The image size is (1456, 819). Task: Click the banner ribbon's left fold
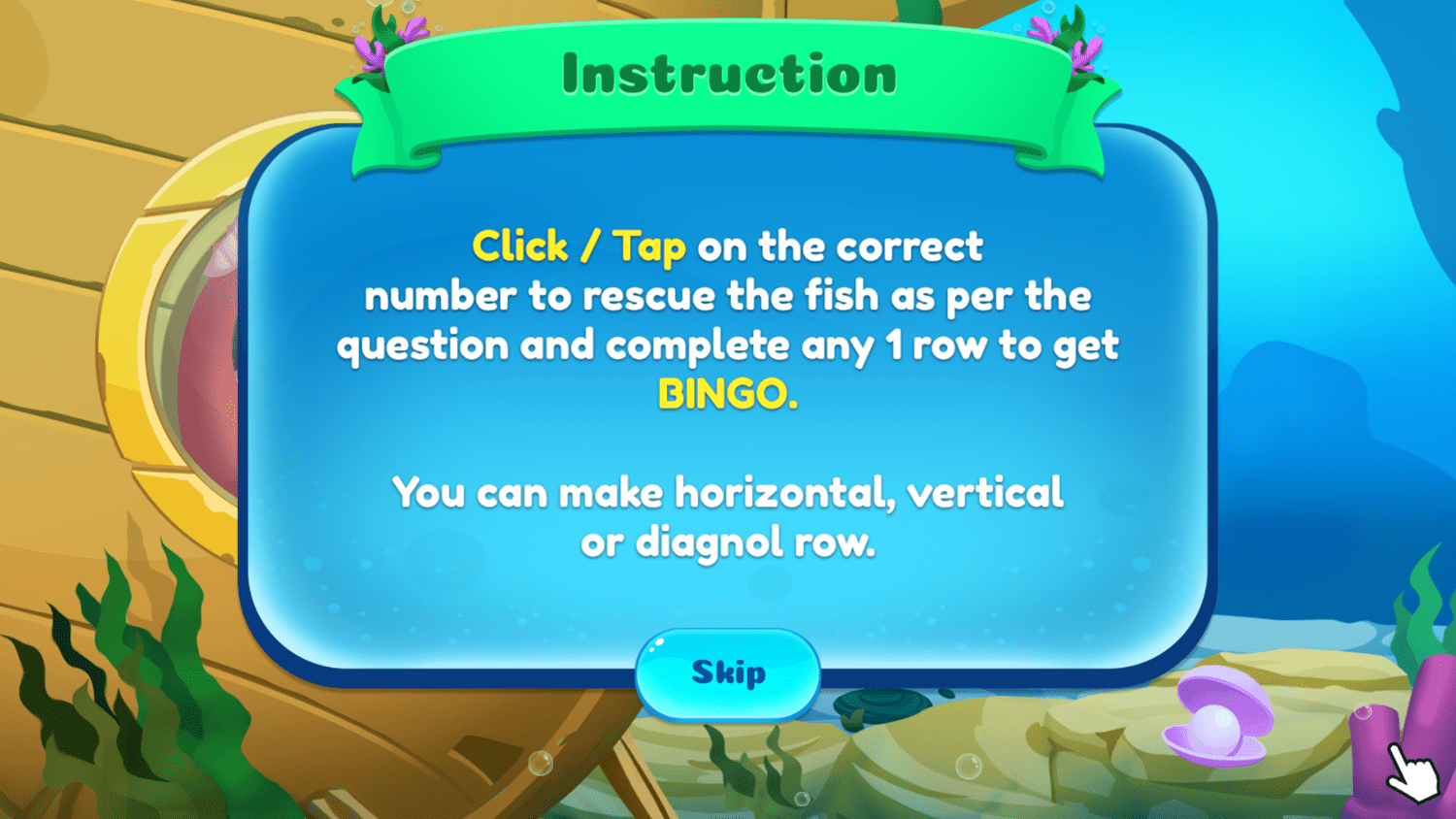(x=369, y=136)
